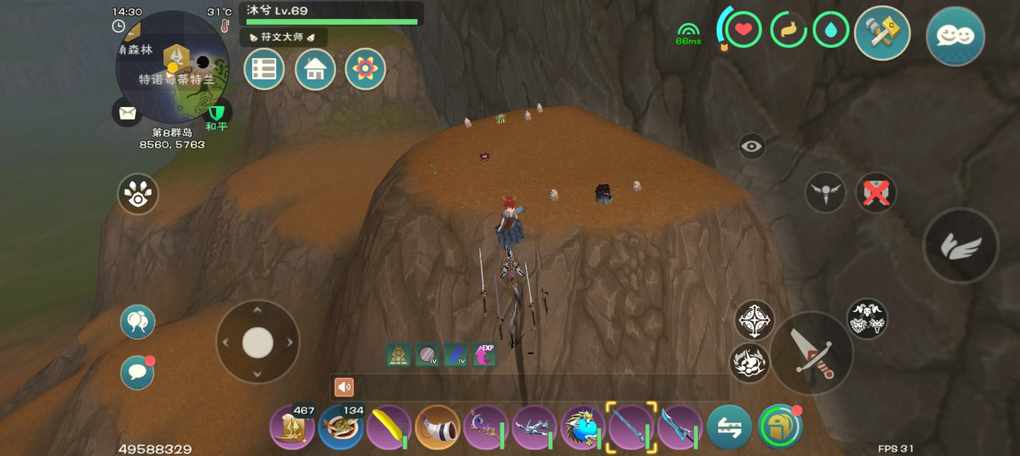Select the food bowl slot showing 134

coord(341,427)
